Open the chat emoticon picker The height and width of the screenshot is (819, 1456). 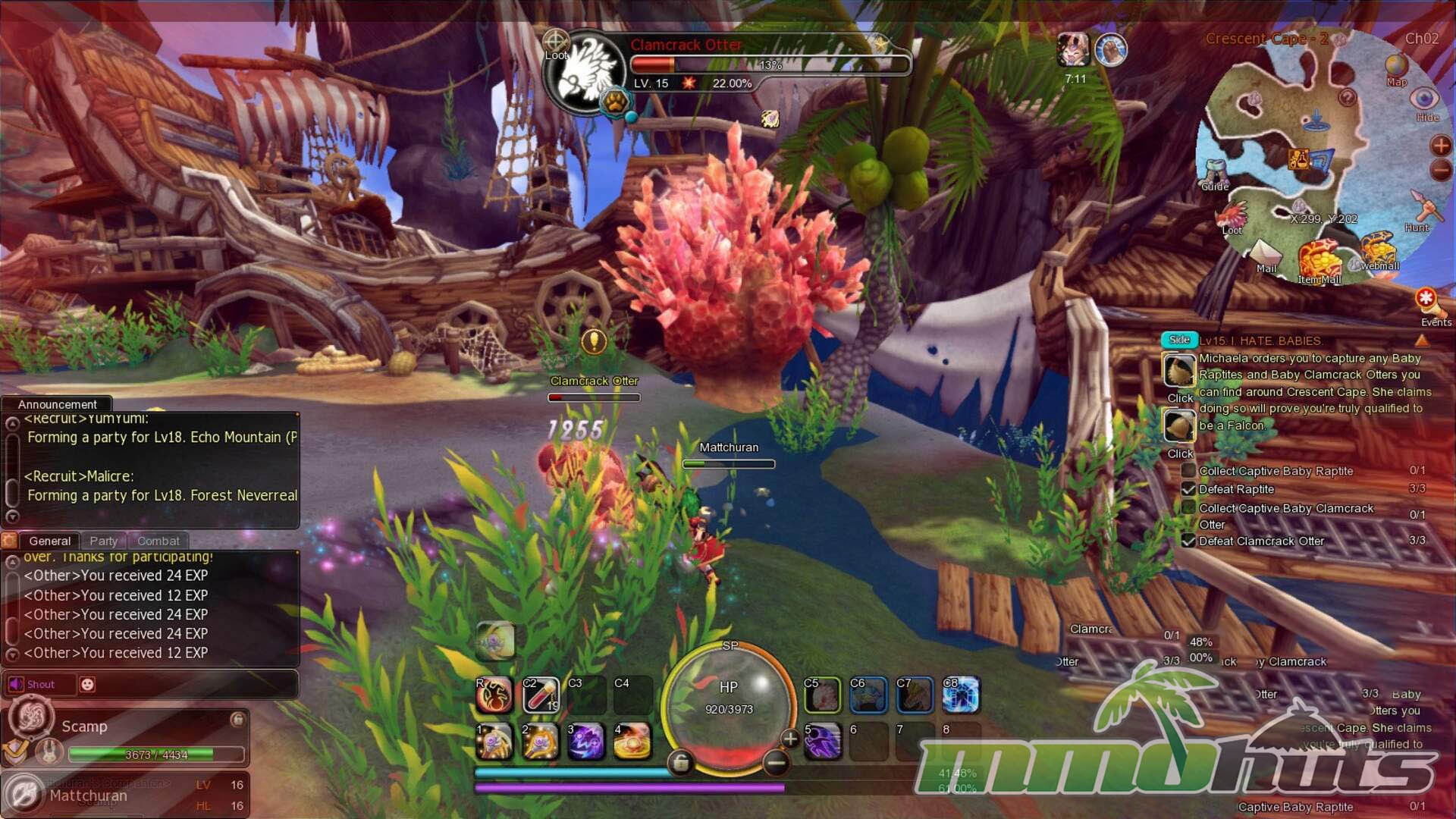coord(88,684)
